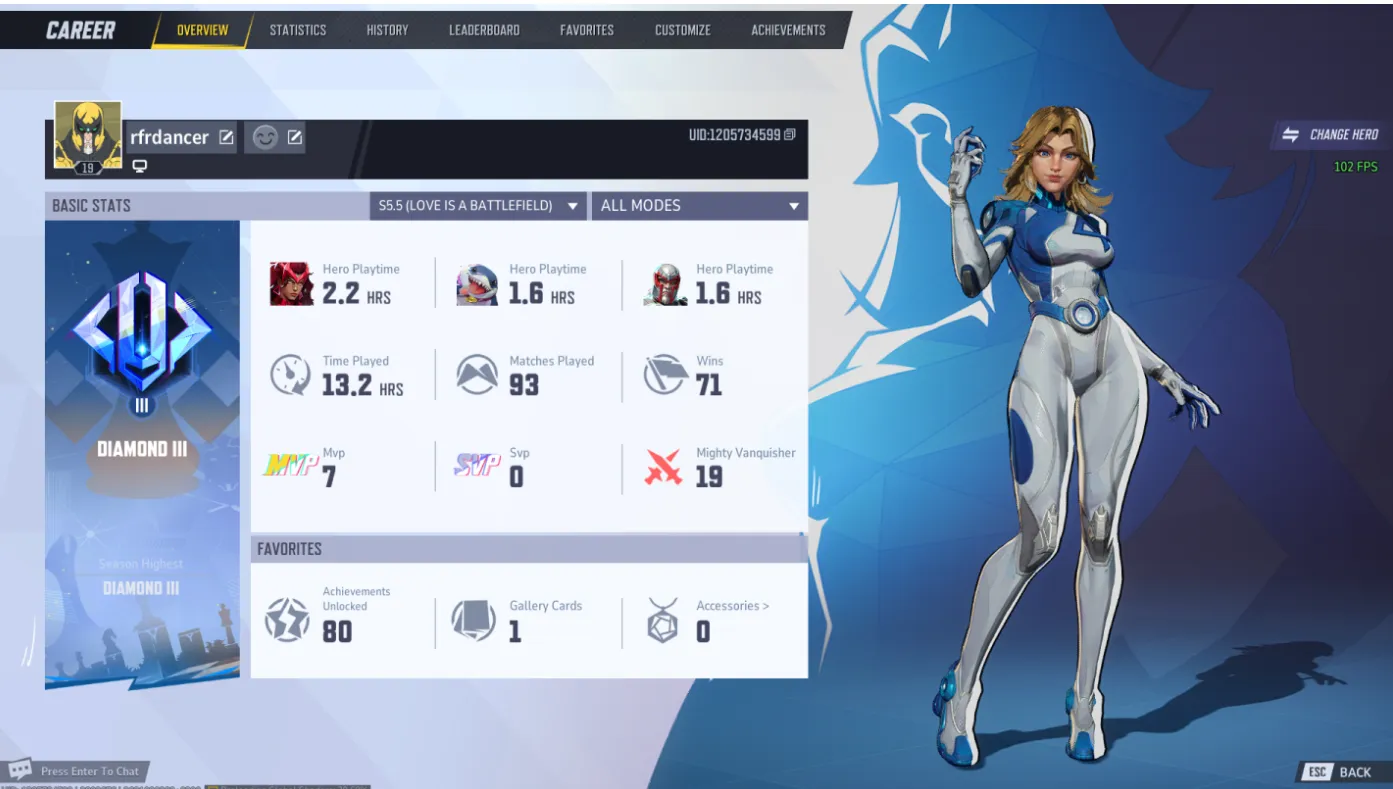Image resolution: width=1393 pixels, height=789 pixels.
Task: Click the Wins flag icon
Action: pyautogui.click(x=664, y=374)
